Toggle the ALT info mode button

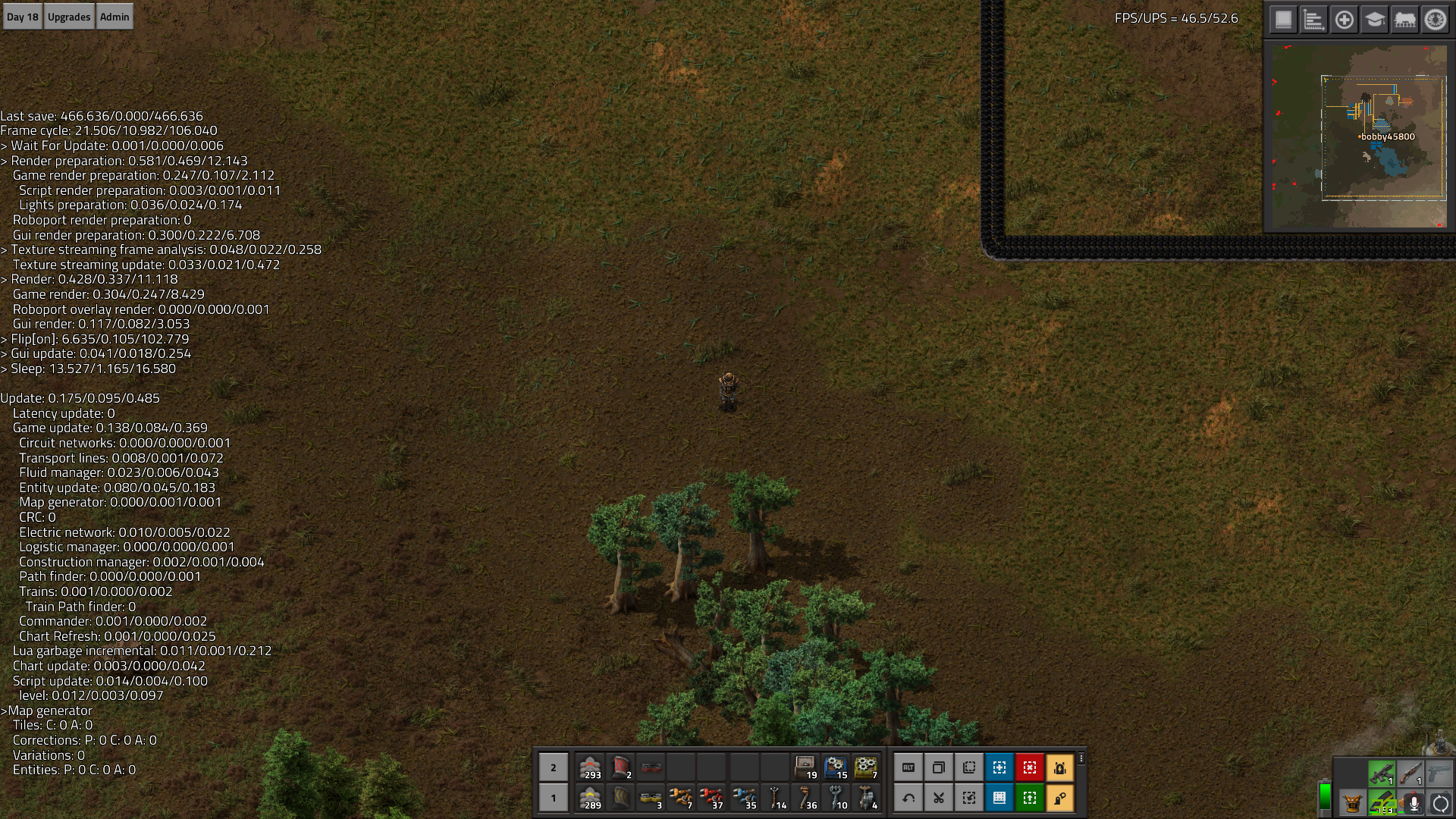click(908, 767)
